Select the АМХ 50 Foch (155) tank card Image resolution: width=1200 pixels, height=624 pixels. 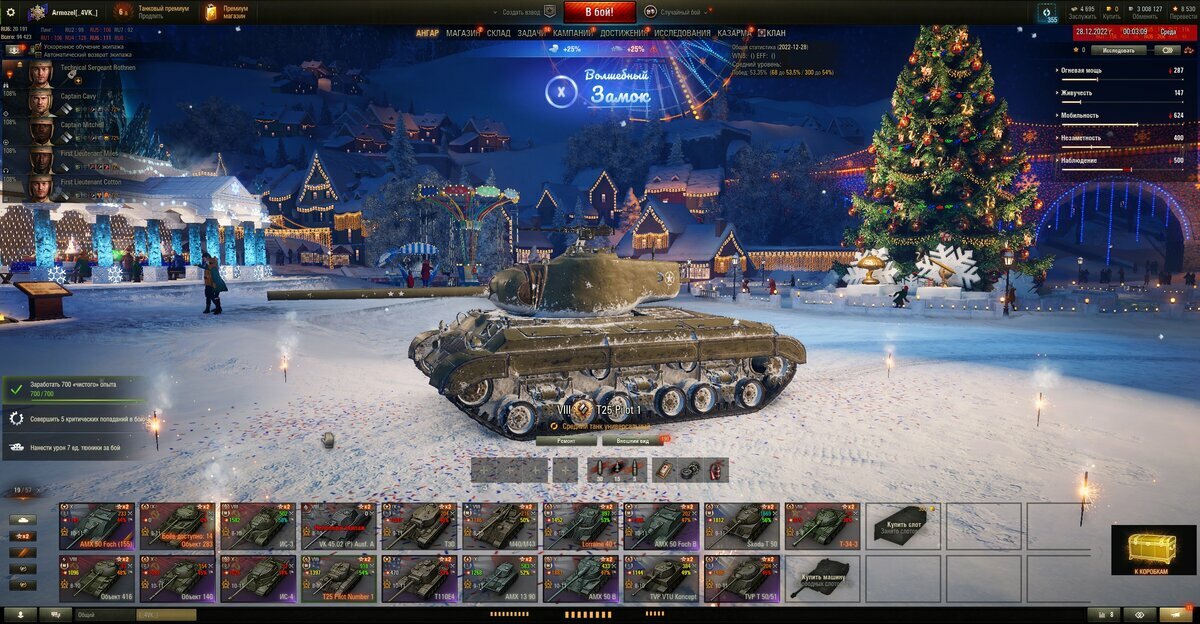click(x=98, y=526)
